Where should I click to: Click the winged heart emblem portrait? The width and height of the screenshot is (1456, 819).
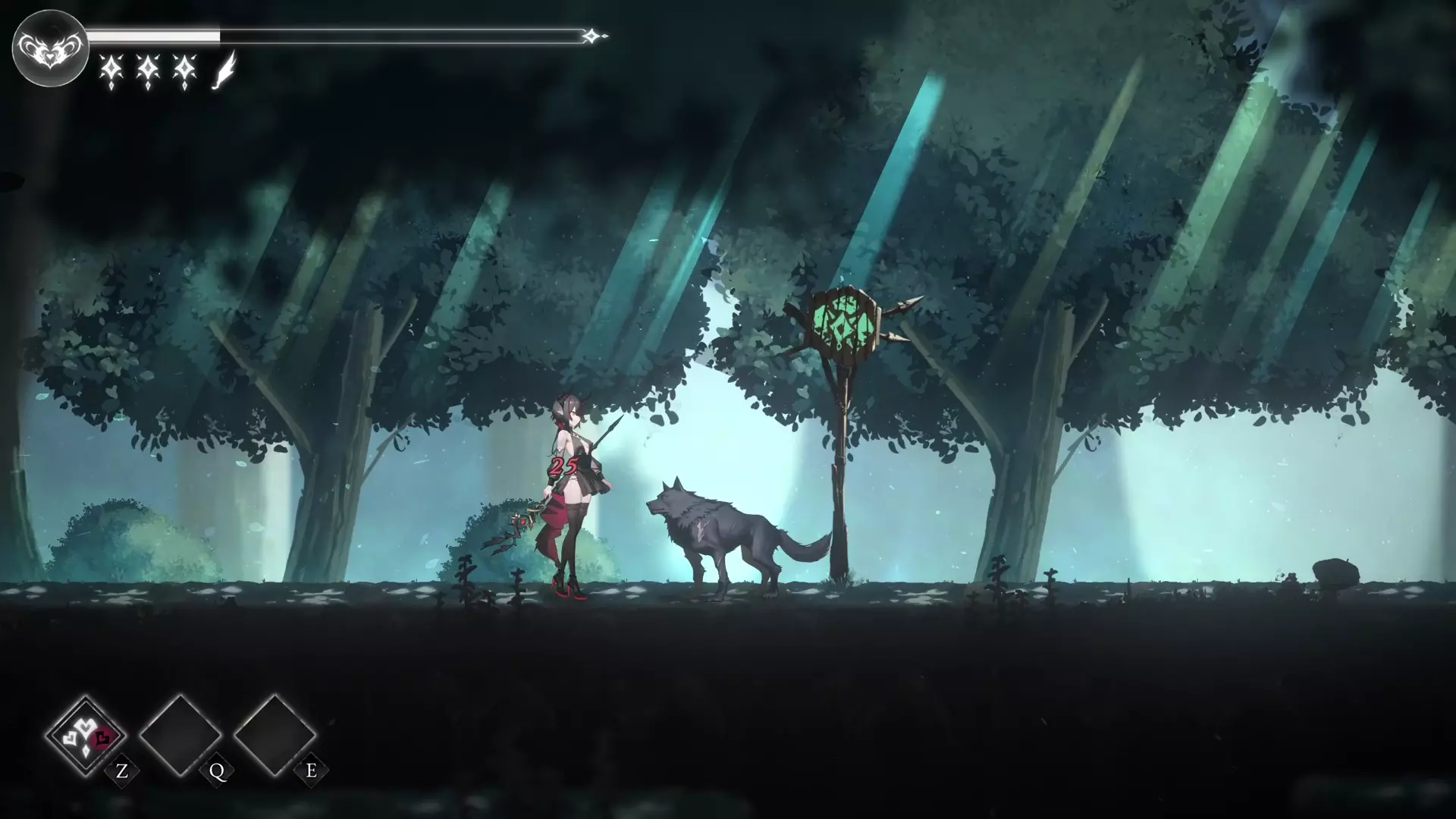[x=50, y=48]
